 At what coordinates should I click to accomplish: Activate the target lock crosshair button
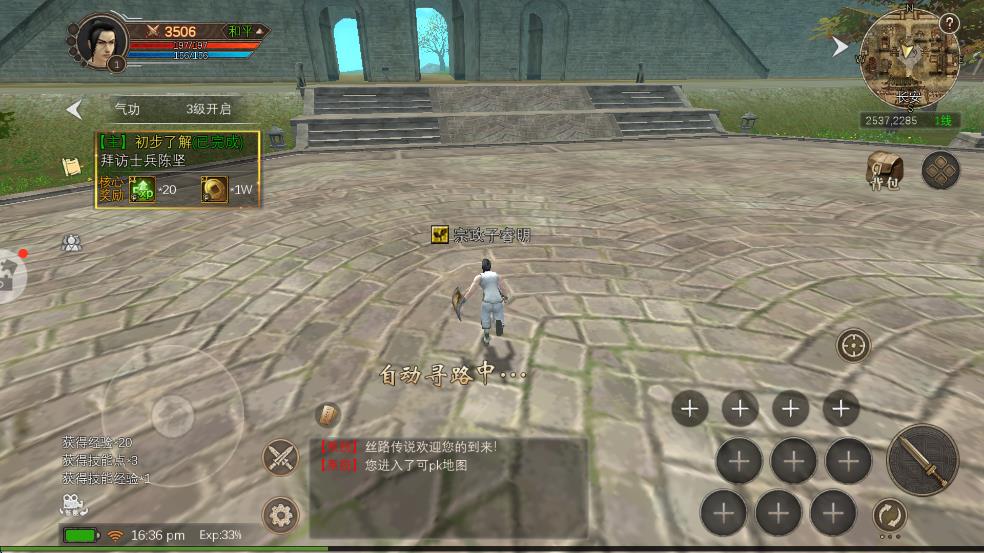point(853,346)
